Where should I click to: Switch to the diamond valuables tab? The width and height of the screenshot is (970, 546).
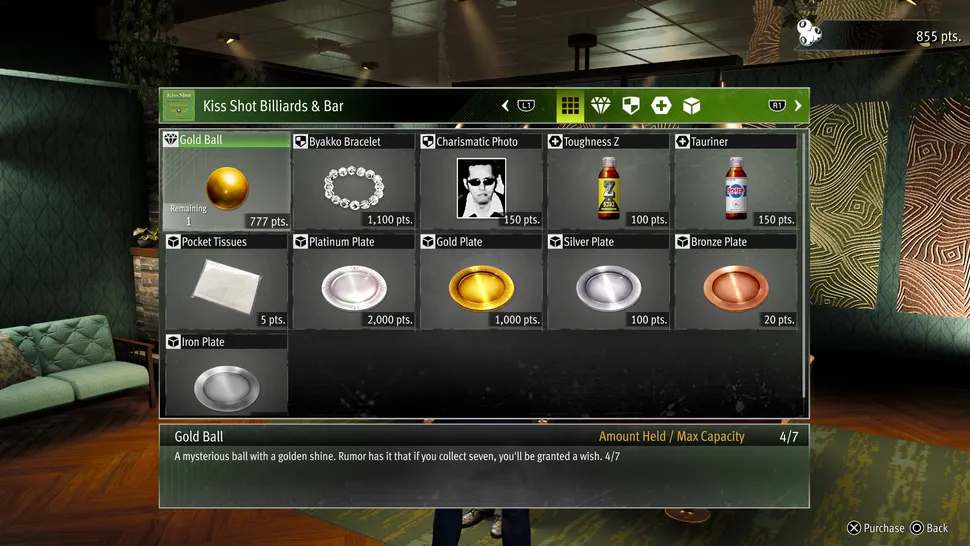tap(600, 106)
